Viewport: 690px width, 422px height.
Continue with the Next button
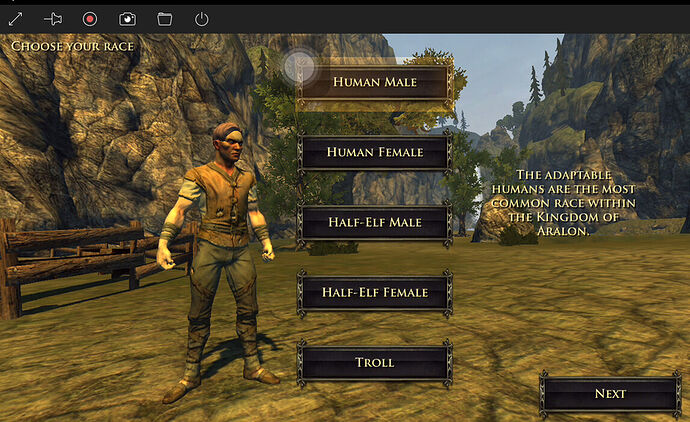click(x=610, y=393)
